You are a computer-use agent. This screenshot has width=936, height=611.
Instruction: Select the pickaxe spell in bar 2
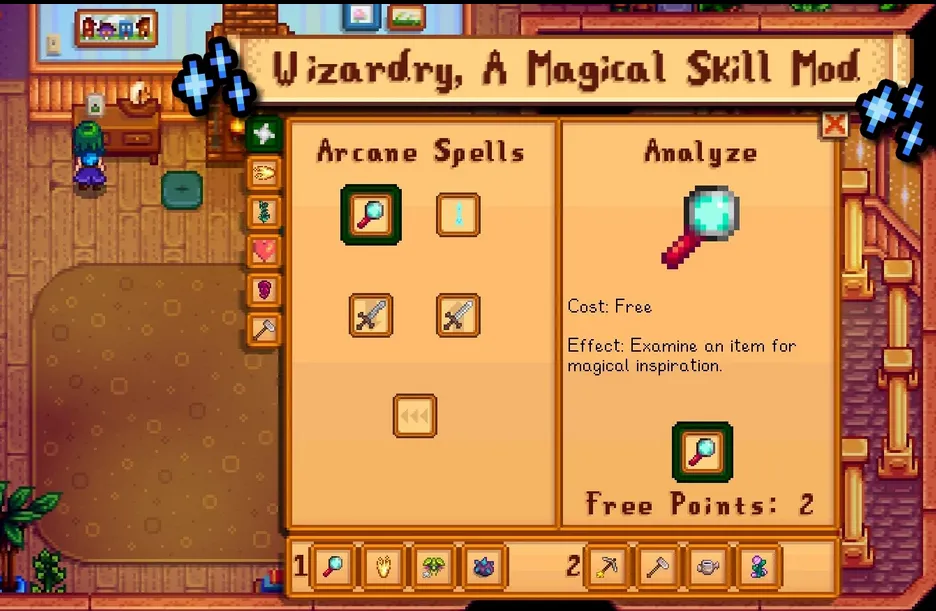[x=606, y=568]
